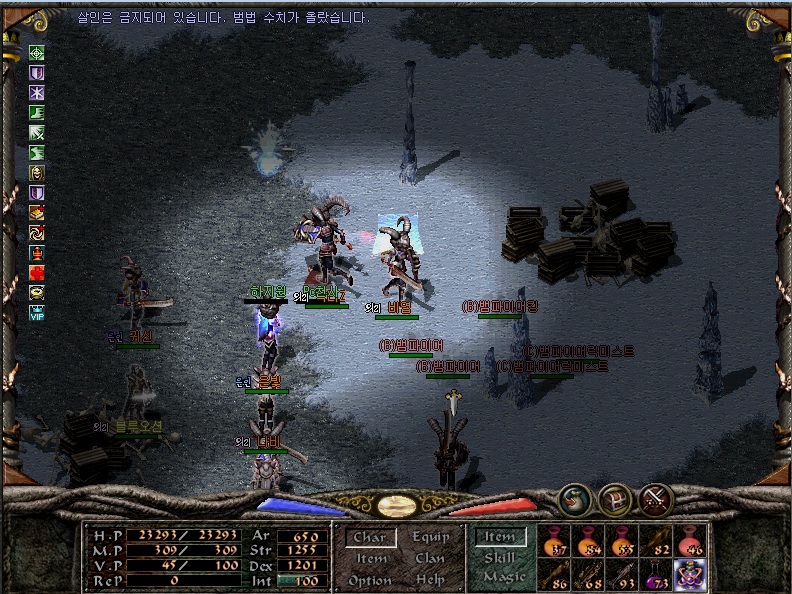The height and width of the screenshot is (594, 792).
Task: Click the round treasure chest button
Action: click(613, 498)
